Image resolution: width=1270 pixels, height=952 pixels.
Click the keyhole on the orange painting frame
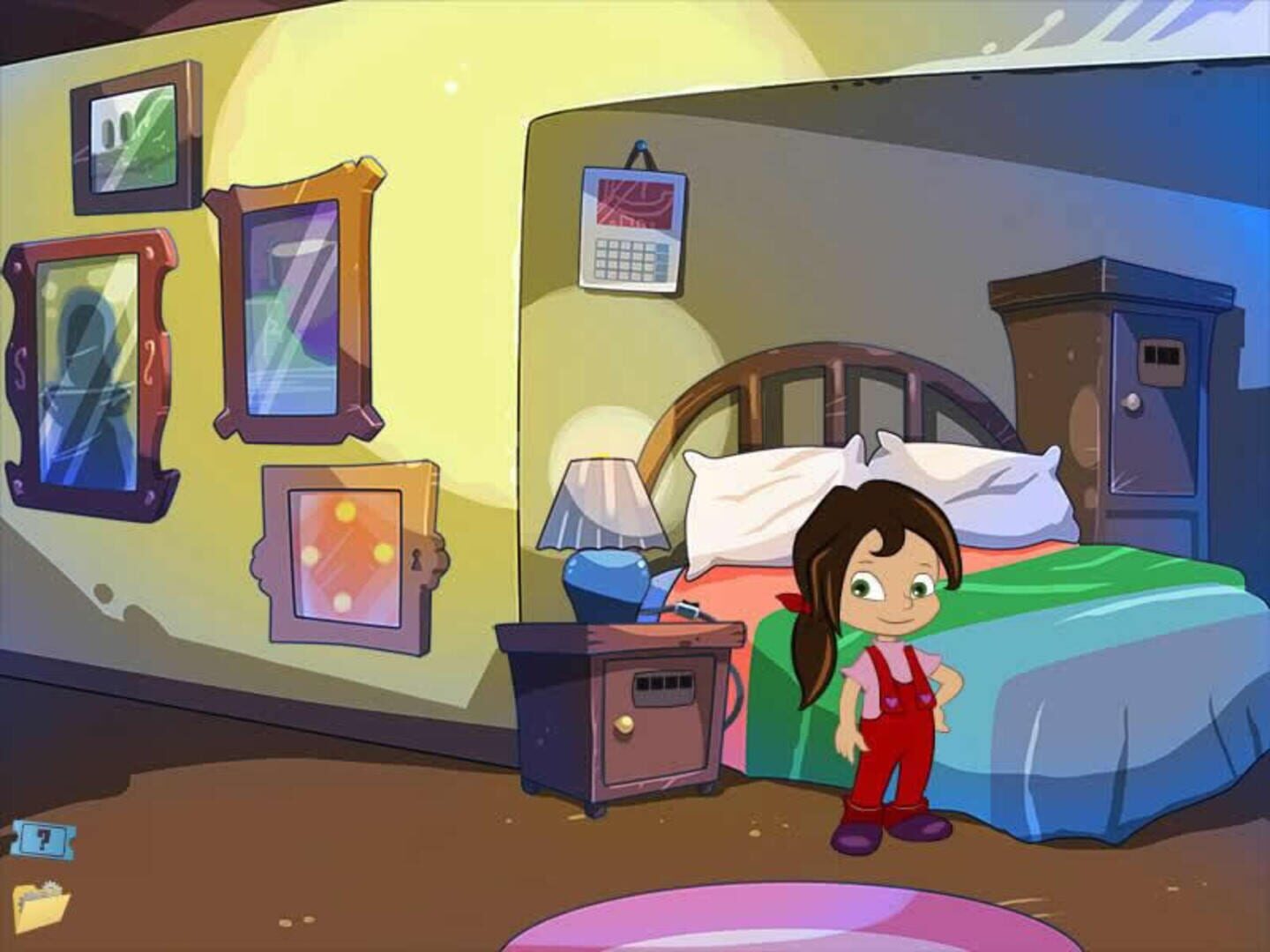(x=417, y=559)
